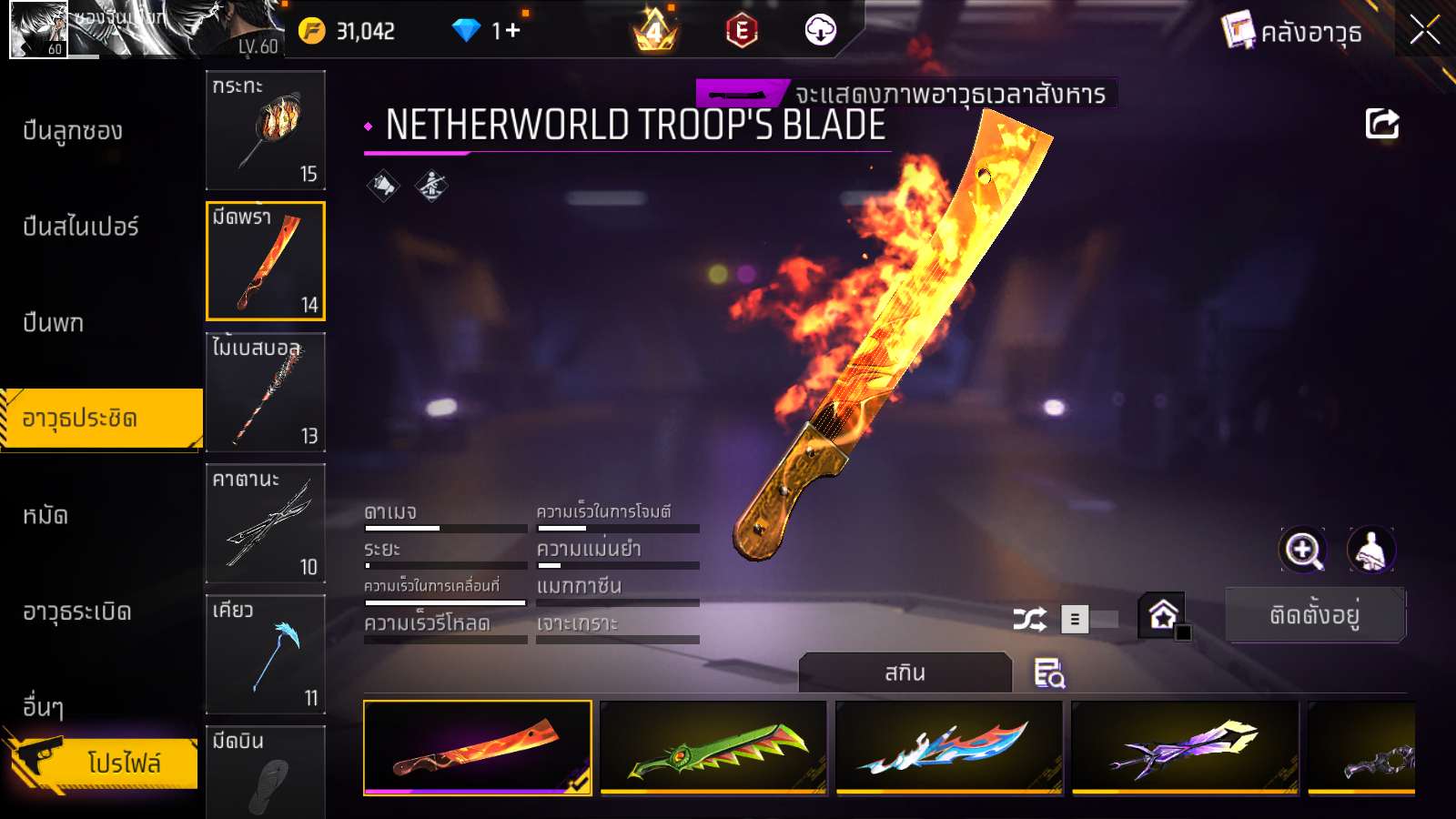Close the weapon armory screen
1456x819 pixels.
pos(1424,30)
